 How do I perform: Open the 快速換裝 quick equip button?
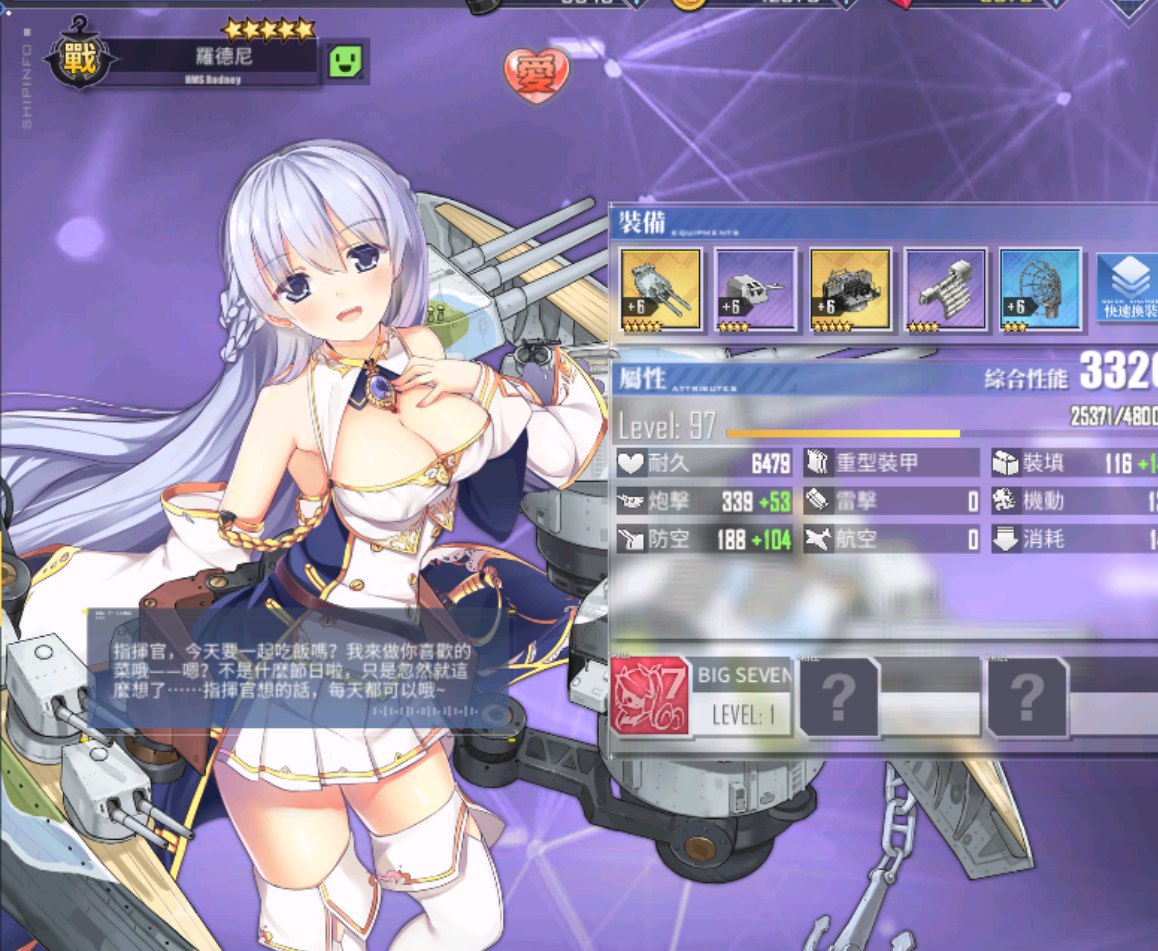coord(1127,287)
